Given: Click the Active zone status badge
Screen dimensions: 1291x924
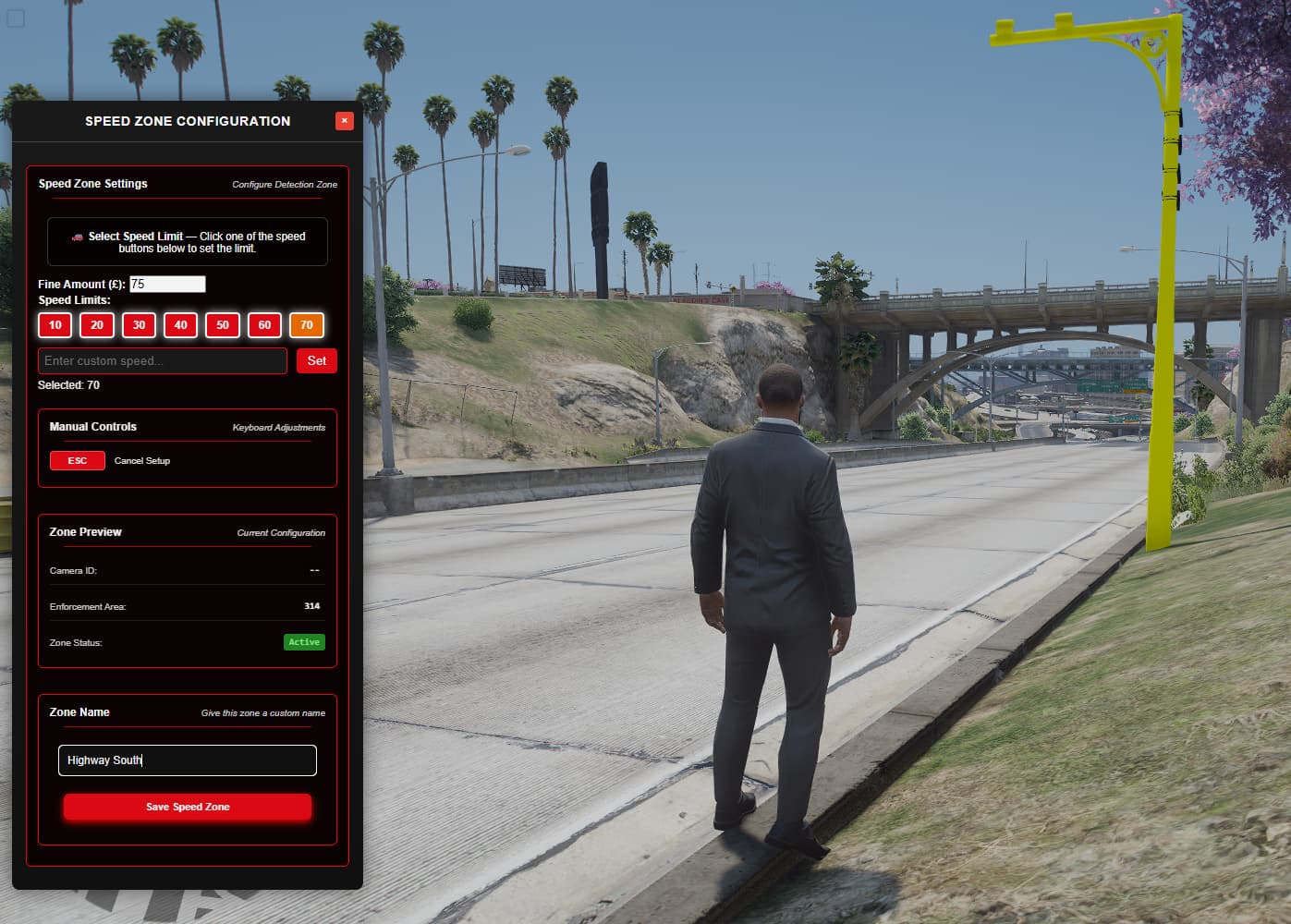Looking at the screenshot, I should pos(303,641).
